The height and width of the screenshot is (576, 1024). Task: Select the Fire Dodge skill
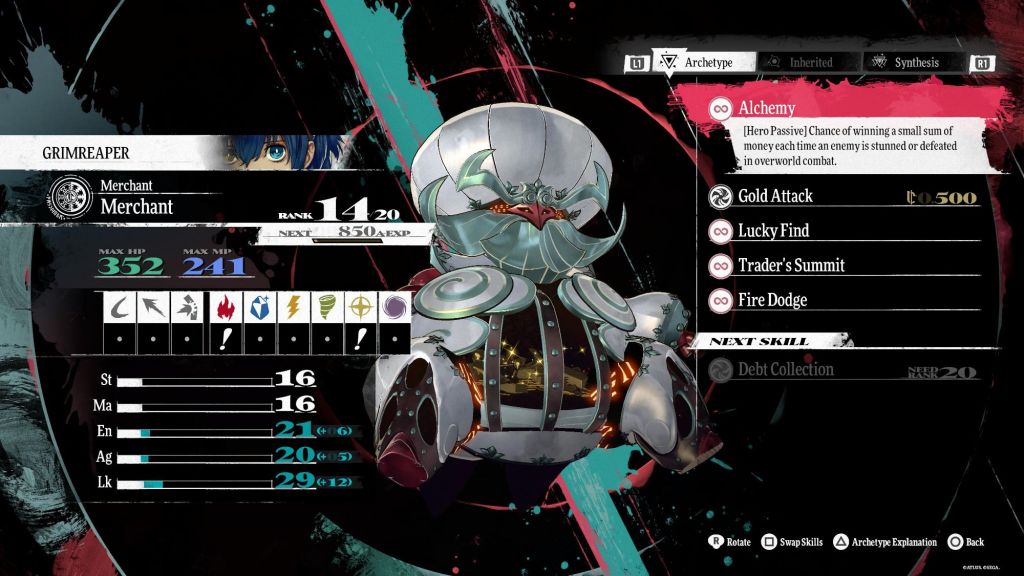pos(772,300)
